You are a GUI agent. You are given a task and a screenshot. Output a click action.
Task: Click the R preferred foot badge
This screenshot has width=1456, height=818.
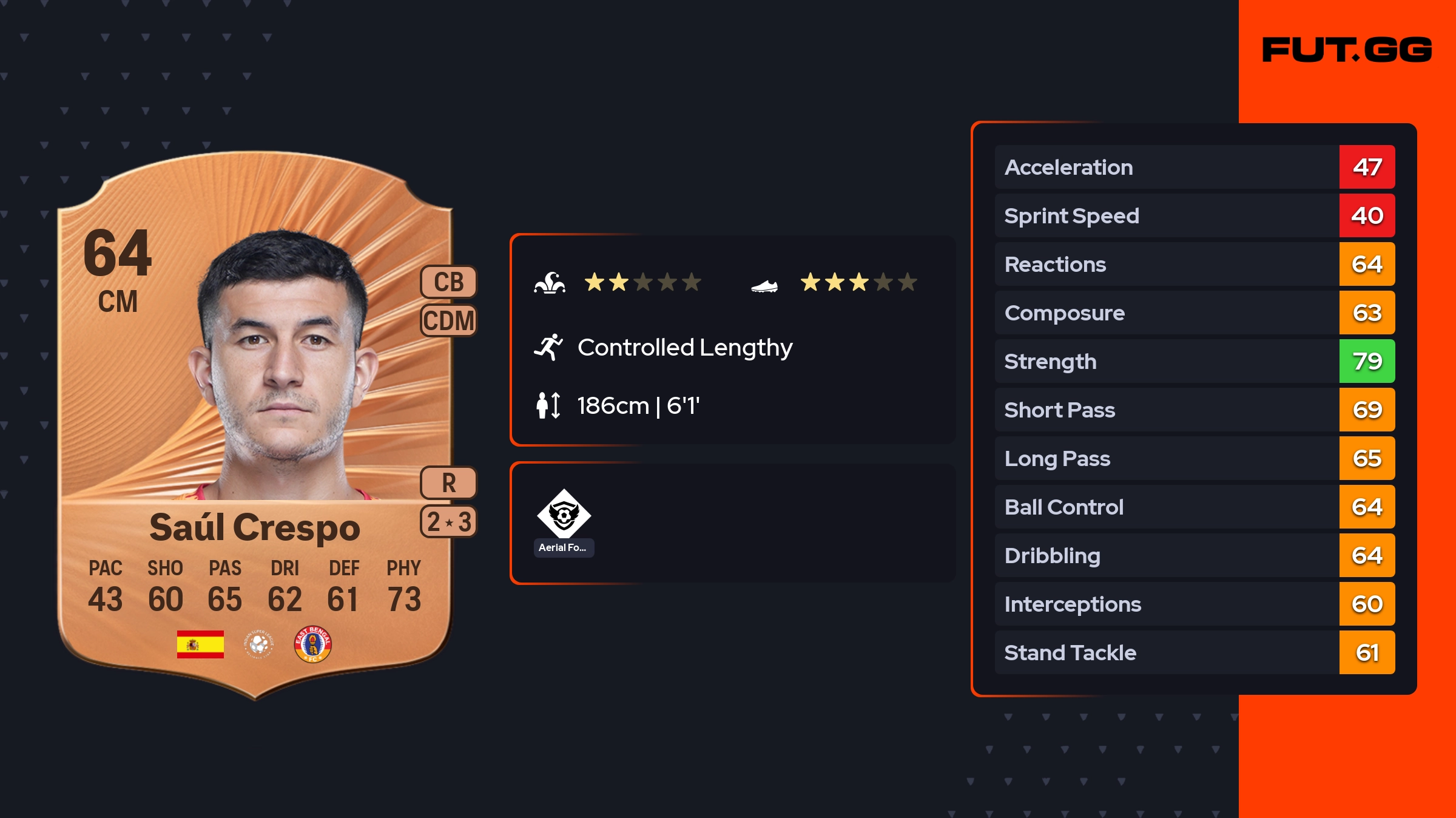449,483
